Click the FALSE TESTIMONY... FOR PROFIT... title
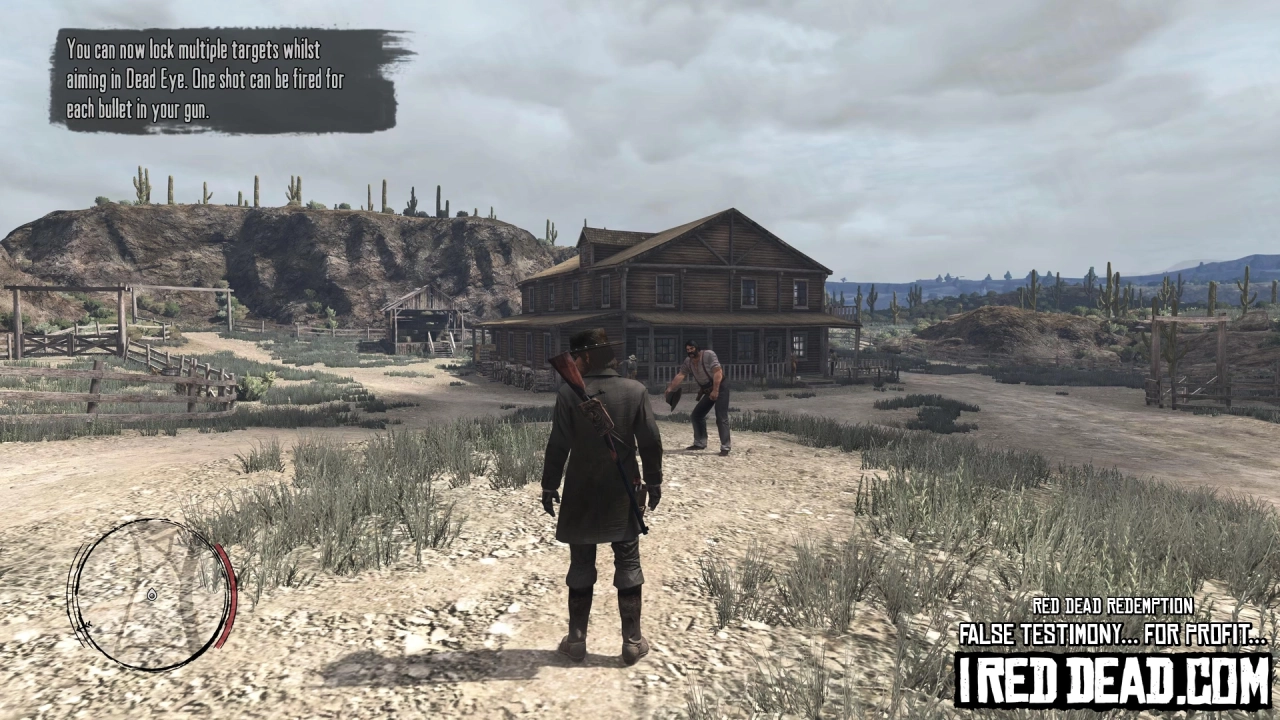The image size is (1280, 720). point(1110,632)
